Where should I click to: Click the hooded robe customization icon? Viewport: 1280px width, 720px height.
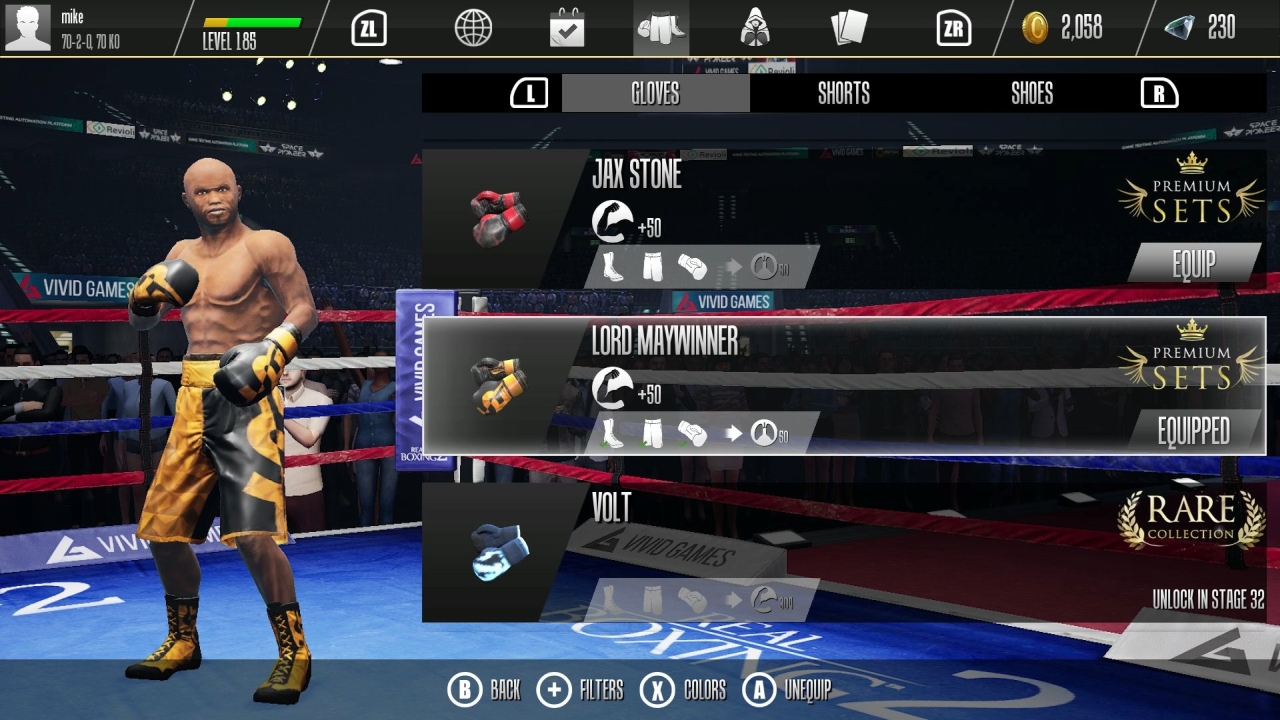(754, 28)
